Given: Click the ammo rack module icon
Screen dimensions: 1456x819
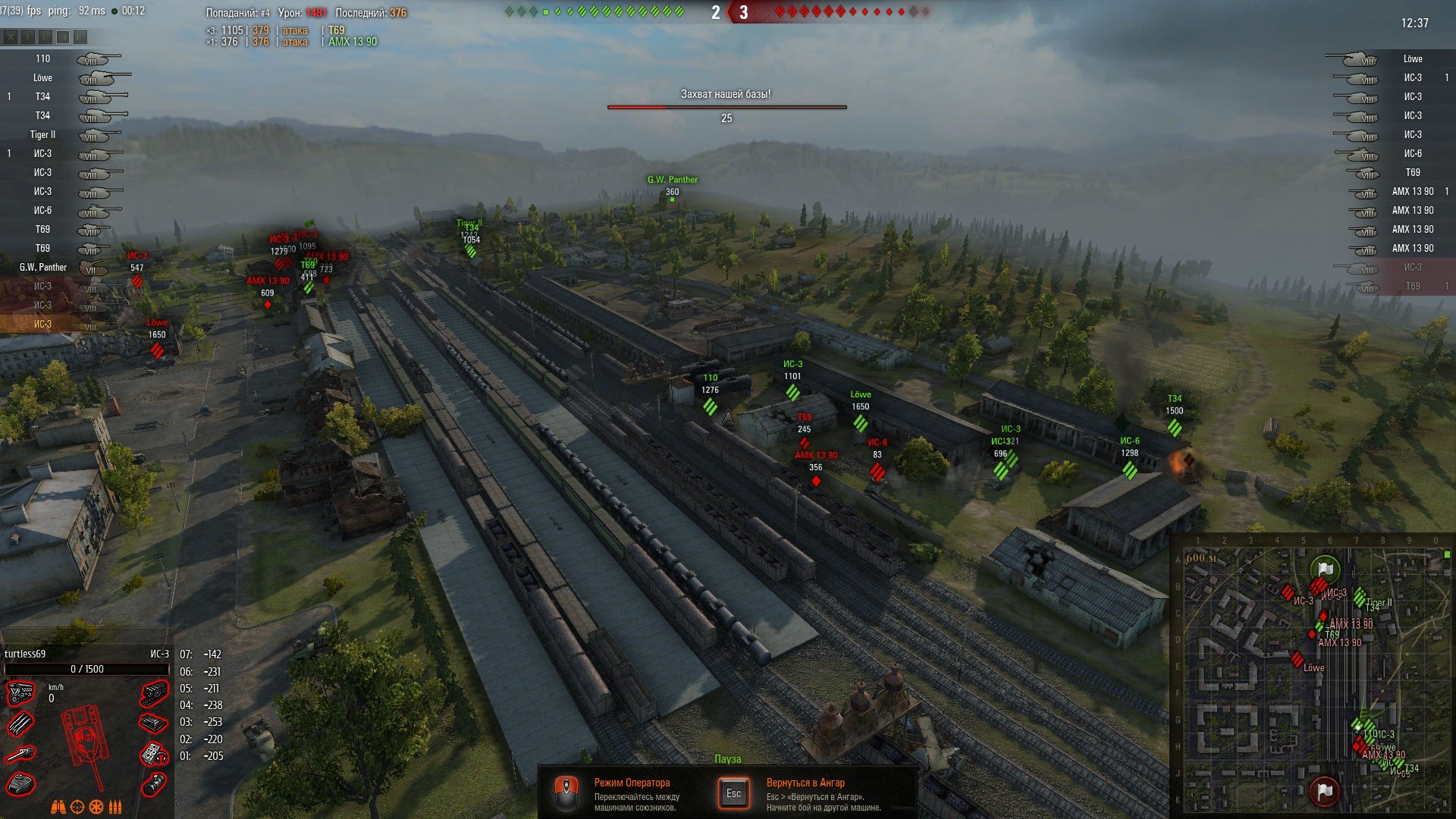Looking at the screenshot, I should (x=20, y=723).
